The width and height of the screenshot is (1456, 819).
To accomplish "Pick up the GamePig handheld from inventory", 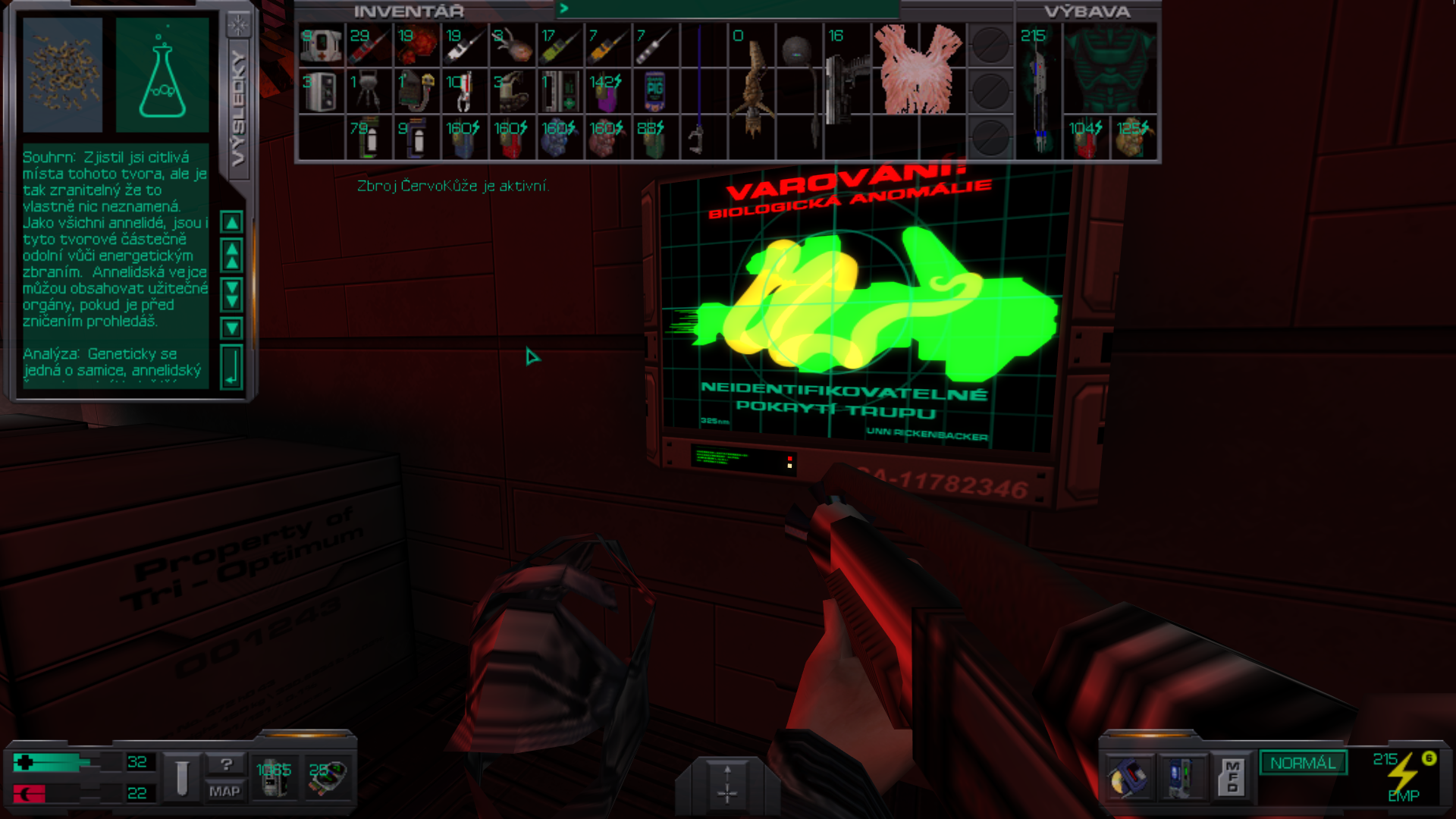I will 654,93.
